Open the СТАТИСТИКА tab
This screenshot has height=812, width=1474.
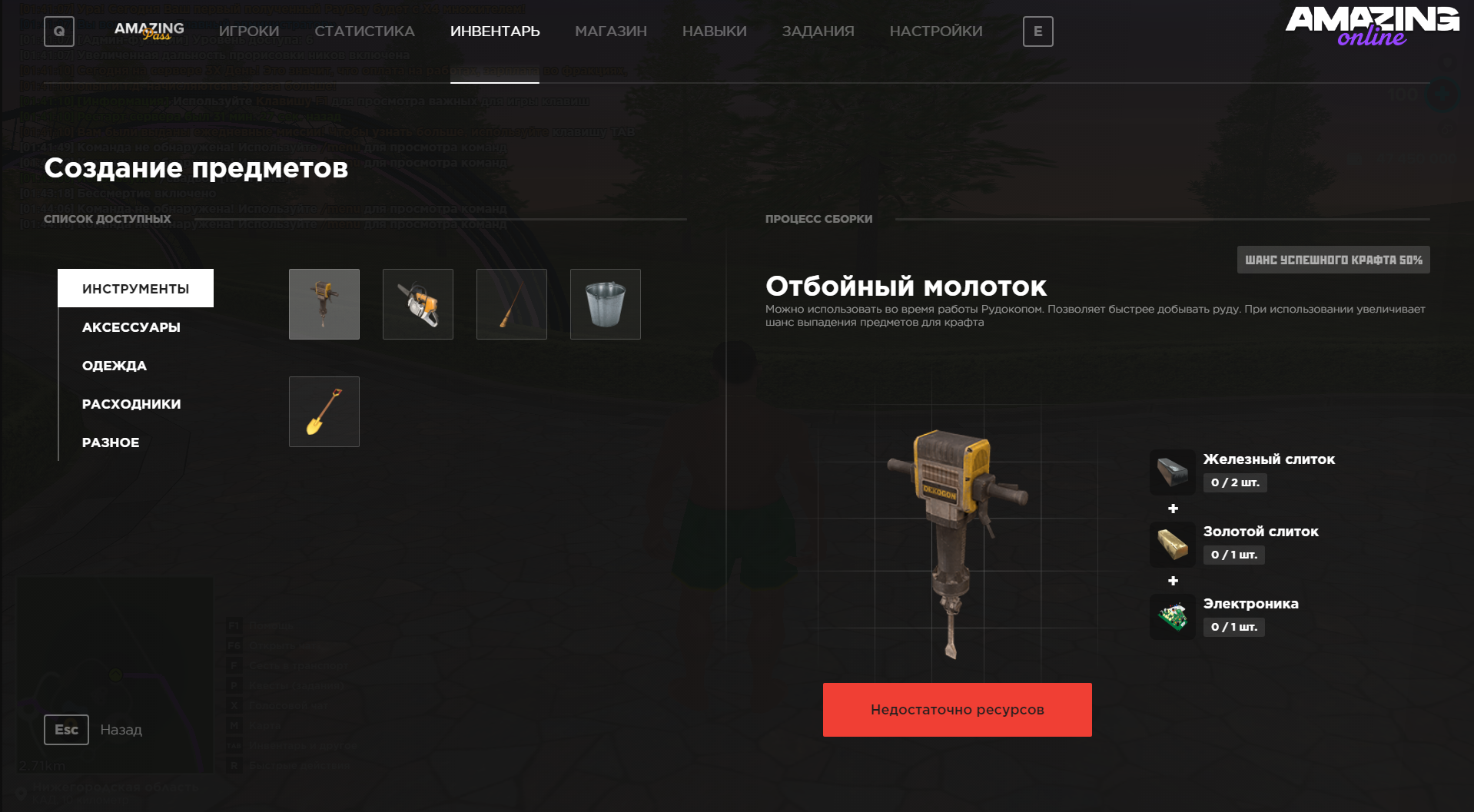[364, 31]
